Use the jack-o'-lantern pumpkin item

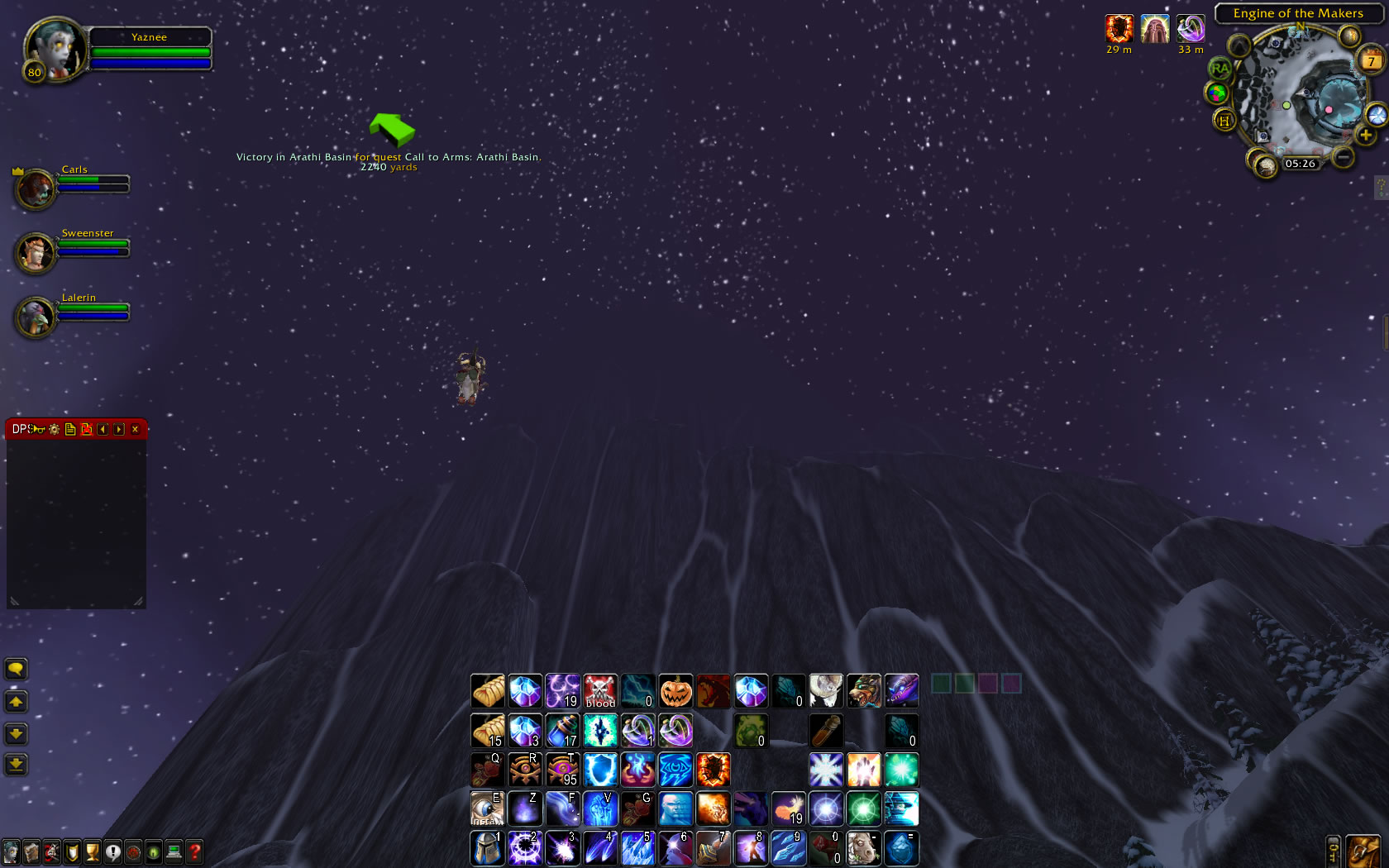click(675, 691)
